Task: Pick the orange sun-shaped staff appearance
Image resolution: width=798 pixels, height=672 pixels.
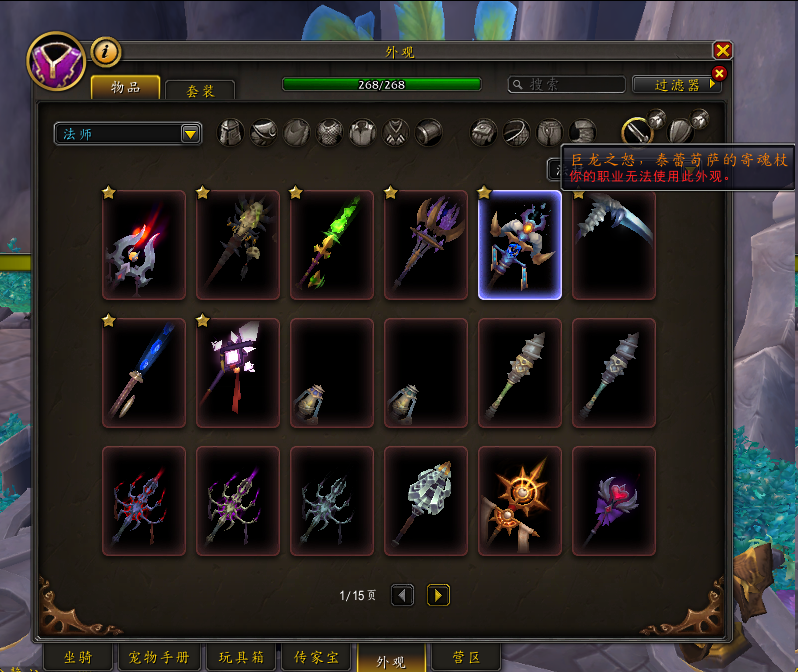Action: (520, 500)
